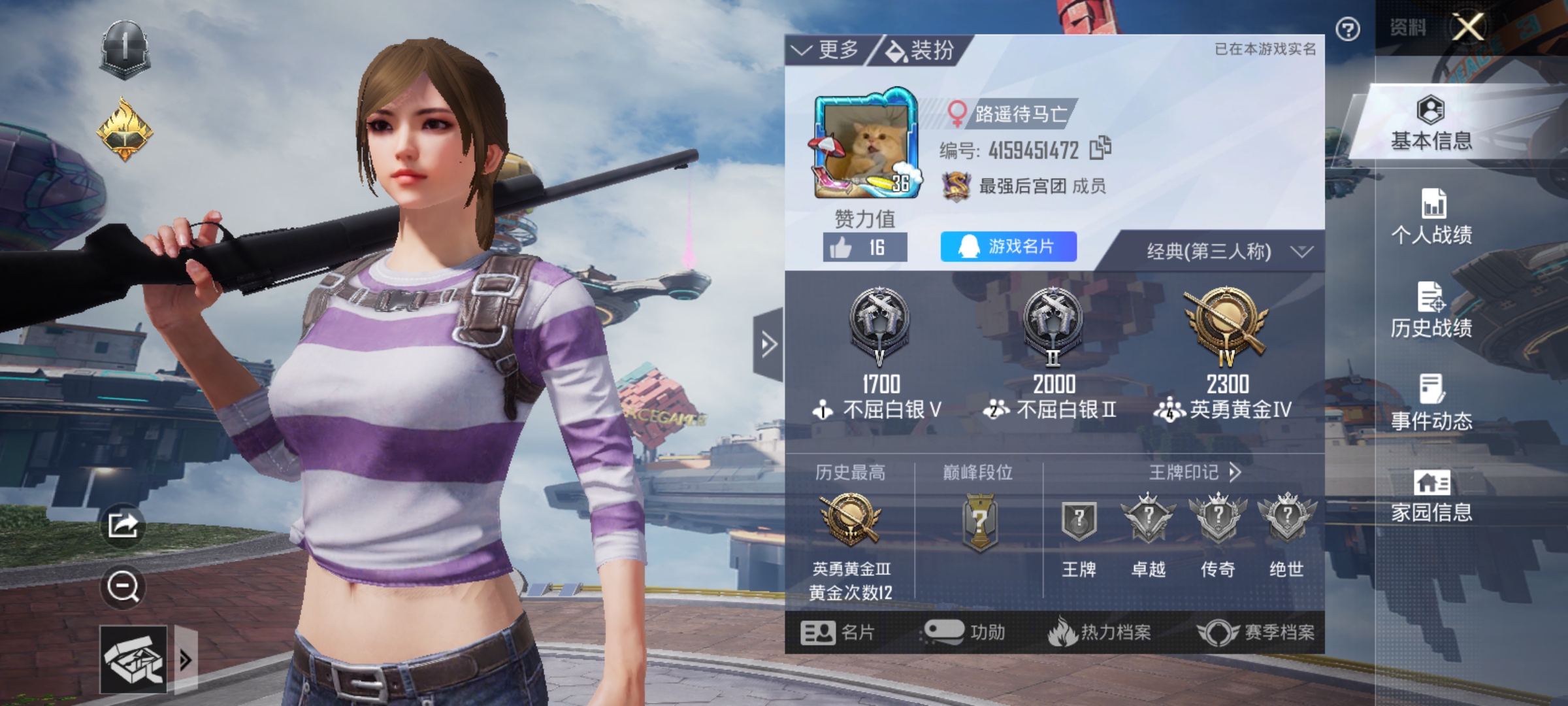This screenshot has width=1568, height=706.
Task: Close the profile screen with the X
Action: pos(1468,27)
